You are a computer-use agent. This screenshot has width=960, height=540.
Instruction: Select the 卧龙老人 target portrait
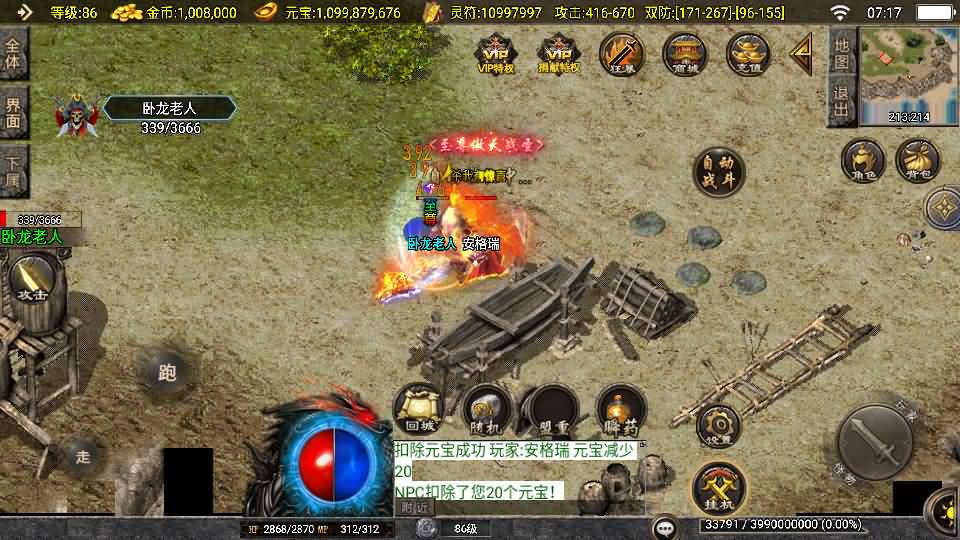click(74, 117)
